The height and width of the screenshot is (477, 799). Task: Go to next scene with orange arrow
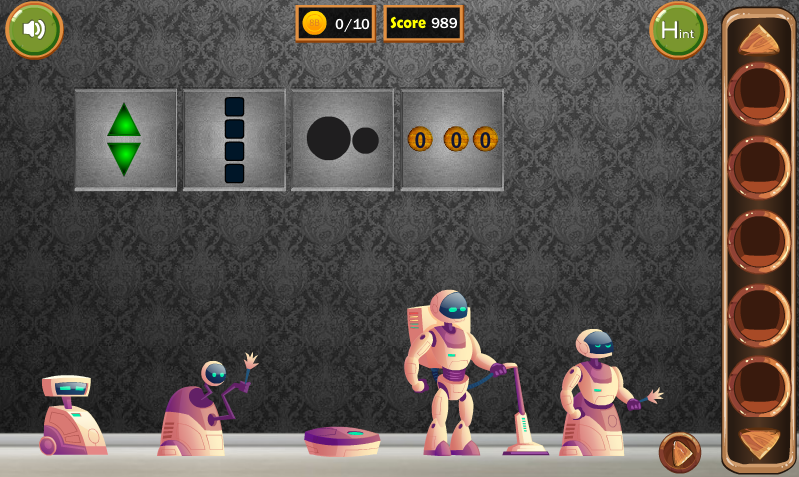pyautogui.click(x=680, y=453)
